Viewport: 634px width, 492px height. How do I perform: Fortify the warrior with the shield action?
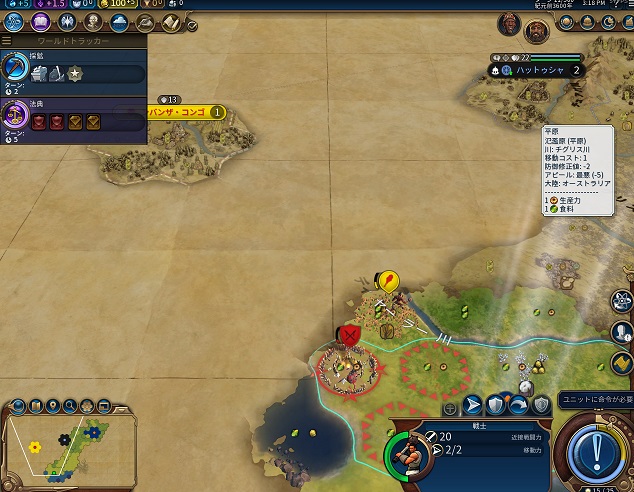pos(497,405)
